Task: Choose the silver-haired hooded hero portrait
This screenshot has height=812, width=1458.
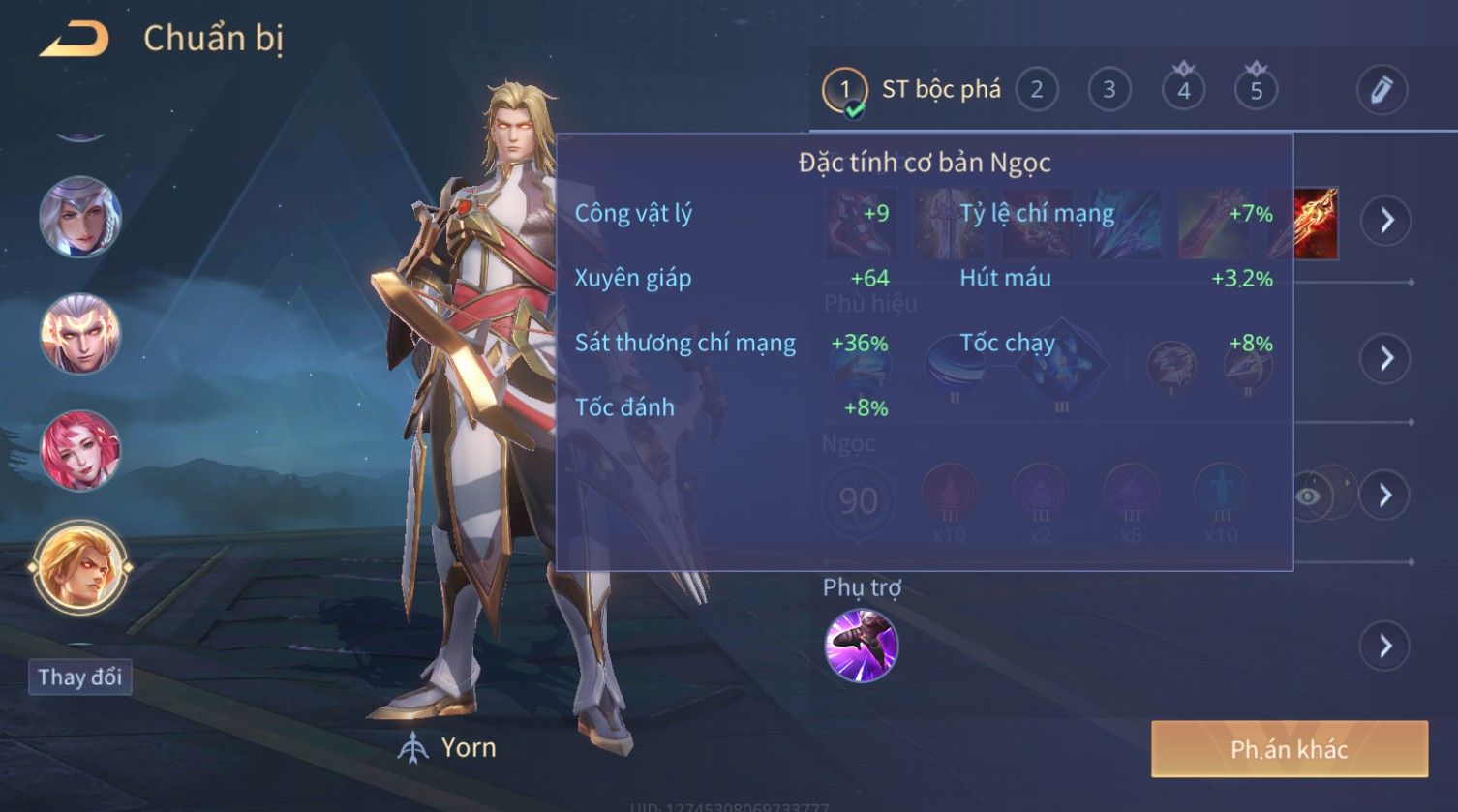Action: 79,216
